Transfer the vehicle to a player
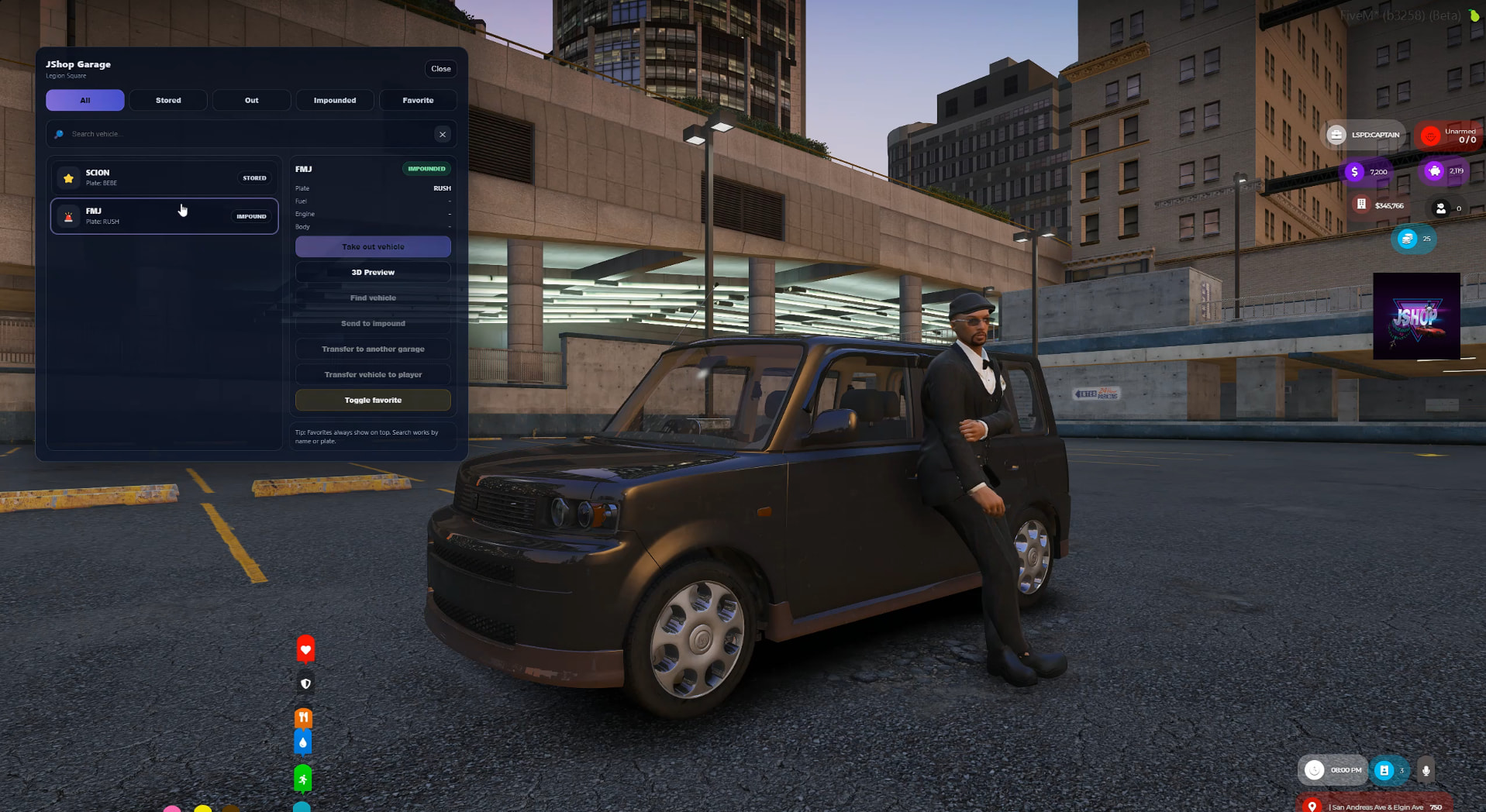This screenshot has height=812, width=1486. tap(373, 374)
